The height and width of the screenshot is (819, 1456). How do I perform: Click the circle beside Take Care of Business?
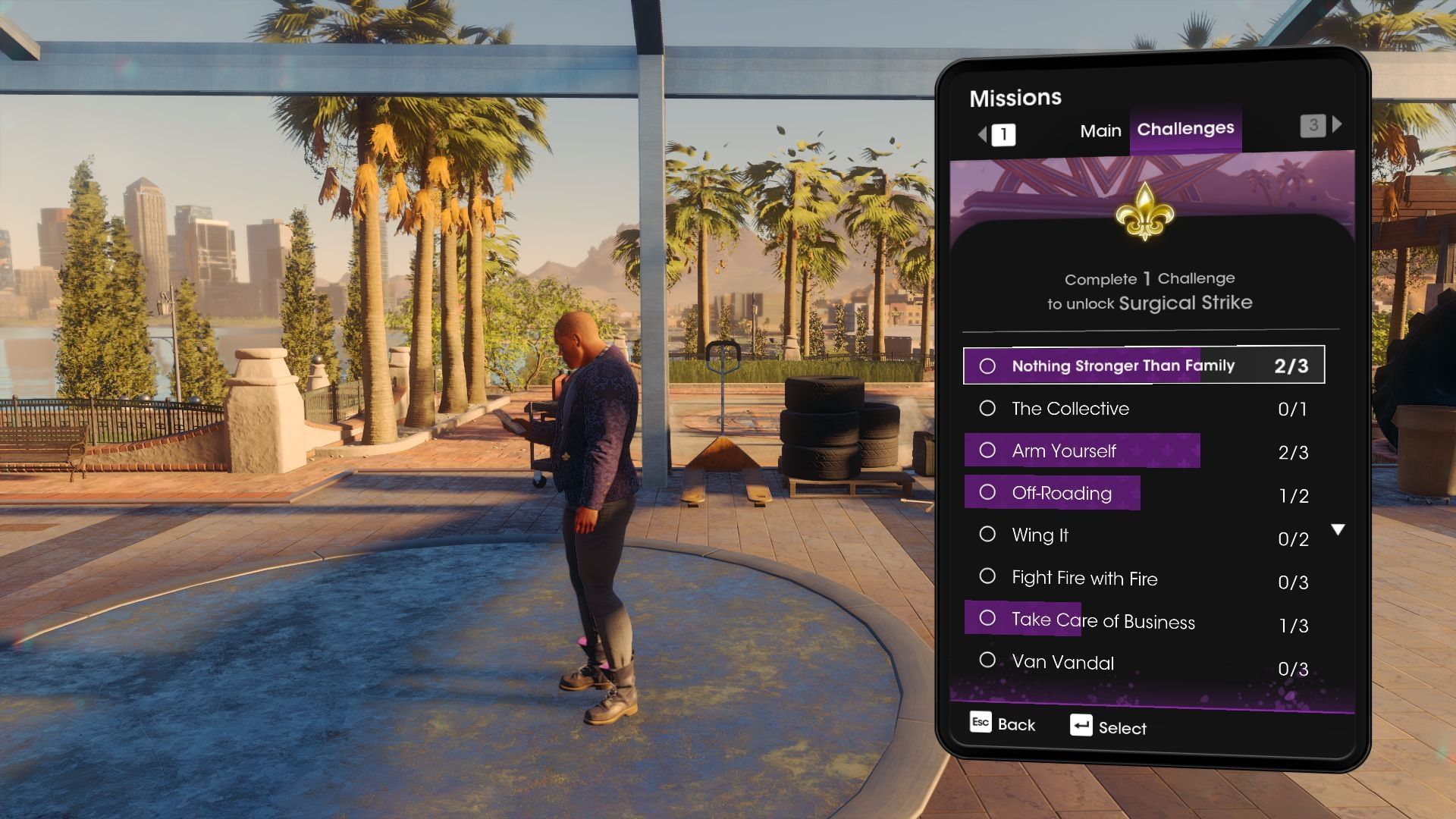pyautogui.click(x=988, y=618)
